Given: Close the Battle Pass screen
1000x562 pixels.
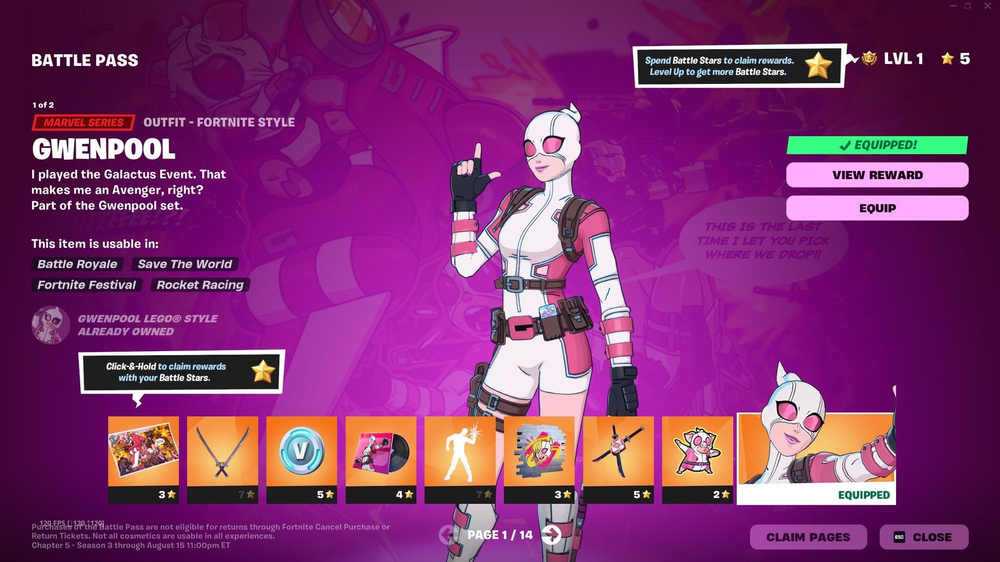Looking at the screenshot, I should (924, 537).
